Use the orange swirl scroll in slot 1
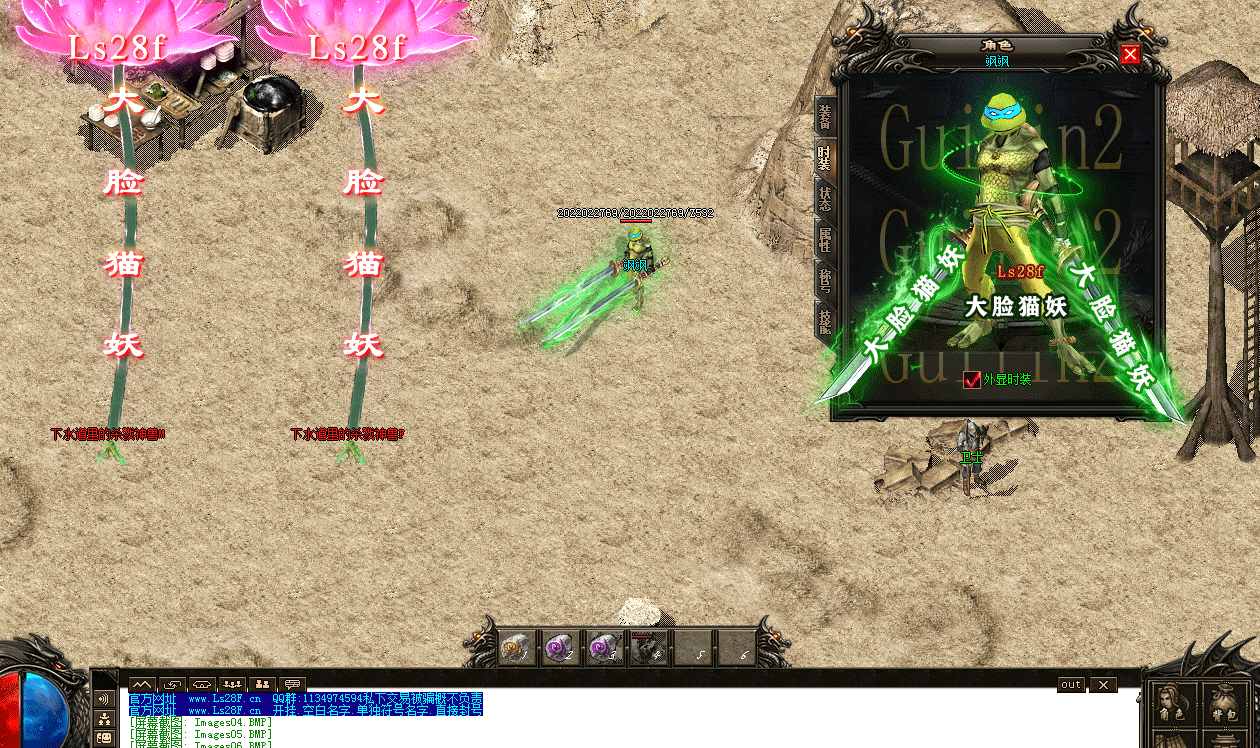Viewport: 1260px width, 748px height. pos(517,649)
